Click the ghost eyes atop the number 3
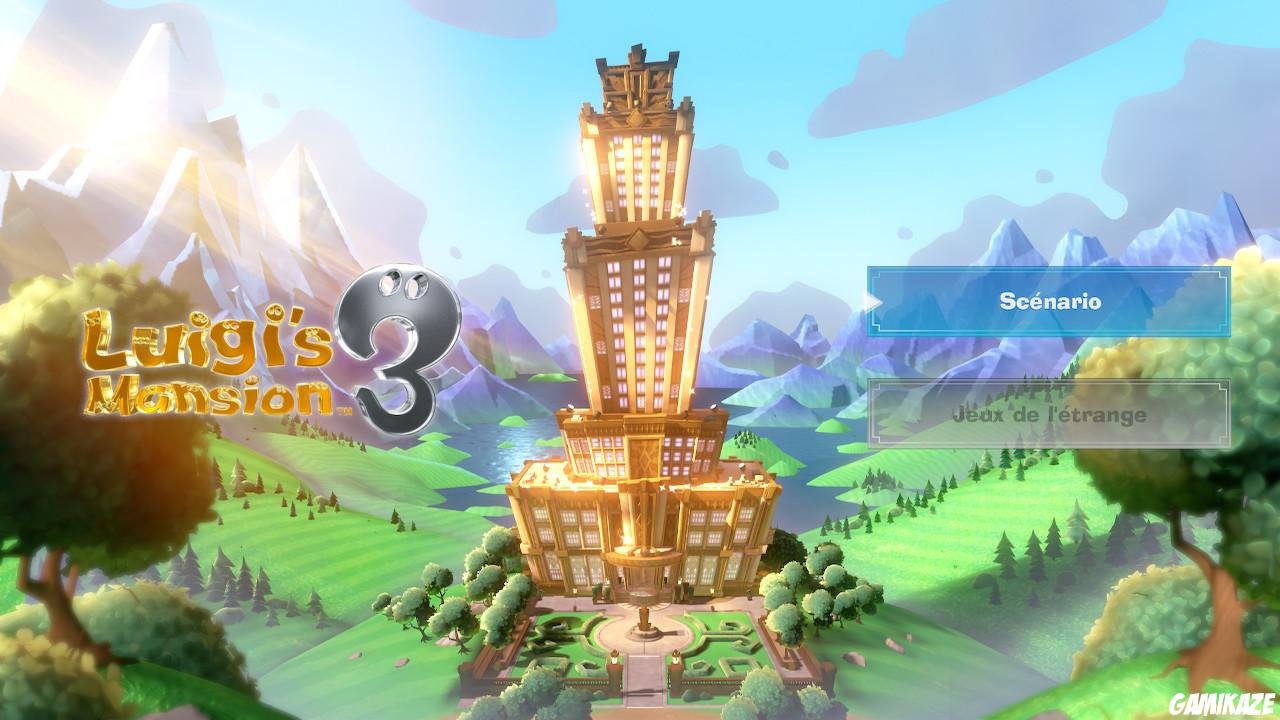This screenshot has width=1280, height=720. 403,283
